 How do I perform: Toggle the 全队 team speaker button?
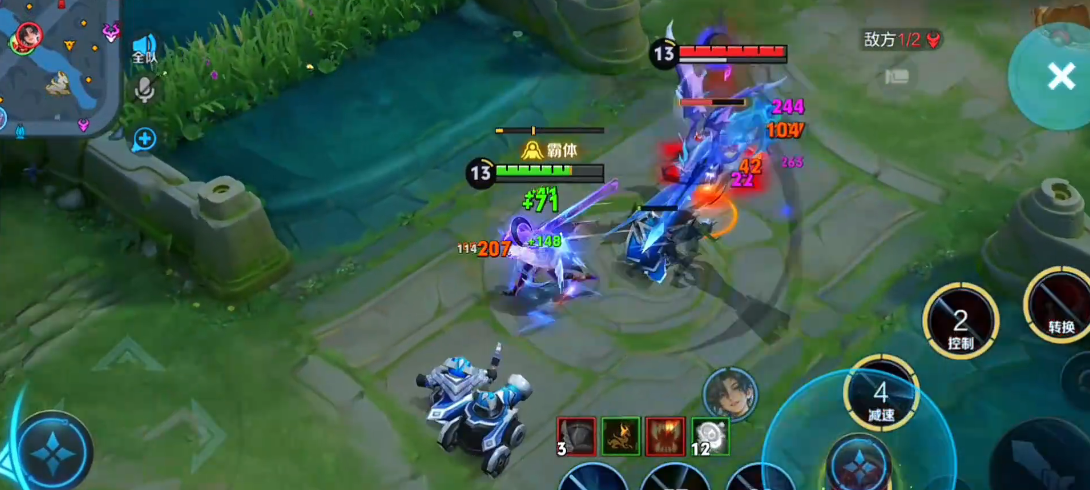click(x=145, y=50)
